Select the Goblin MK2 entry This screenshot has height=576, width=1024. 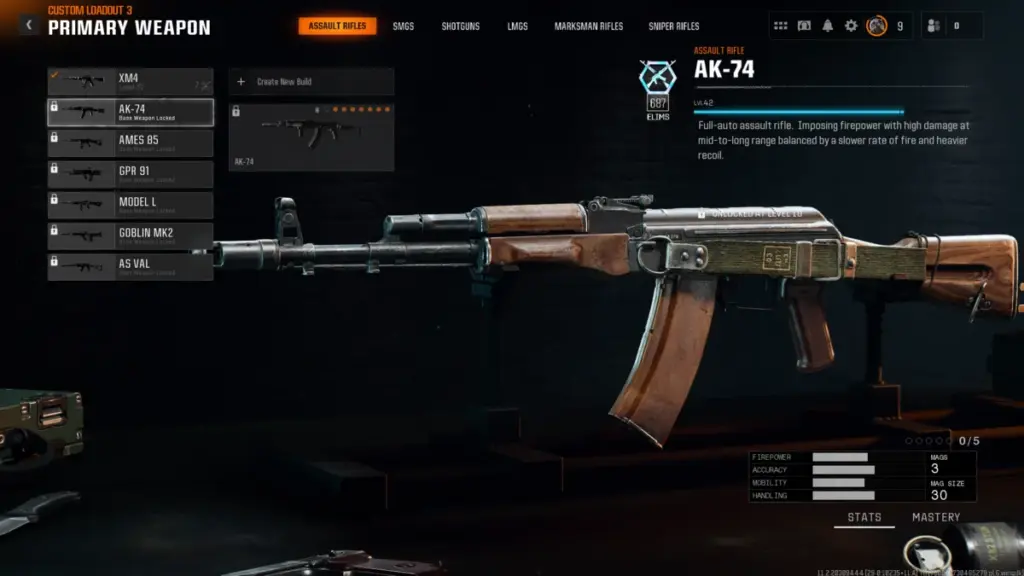[130, 236]
